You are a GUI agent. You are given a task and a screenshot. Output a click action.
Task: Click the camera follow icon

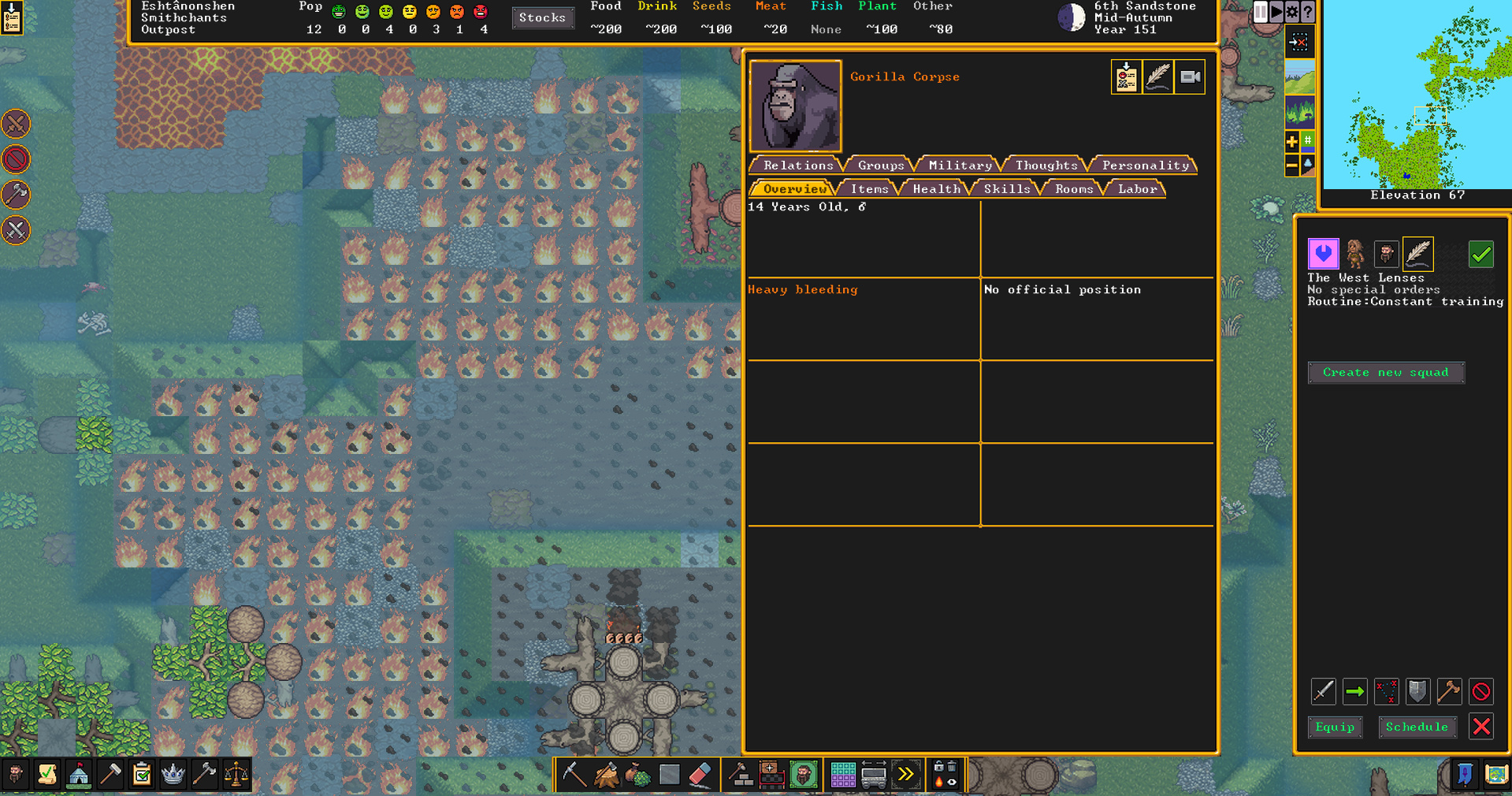pyautogui.click(x=1190, y=77)
